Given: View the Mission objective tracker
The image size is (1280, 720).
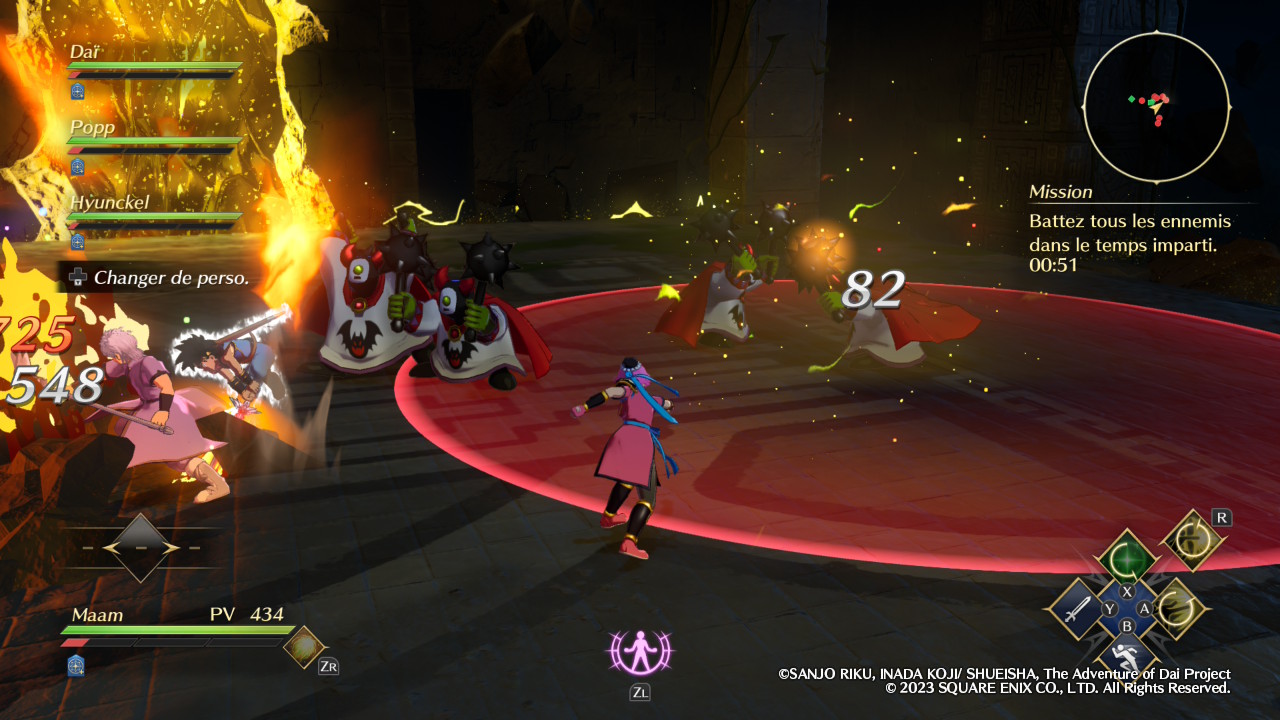Looking at the screenshot, I should coord(1130,229).
